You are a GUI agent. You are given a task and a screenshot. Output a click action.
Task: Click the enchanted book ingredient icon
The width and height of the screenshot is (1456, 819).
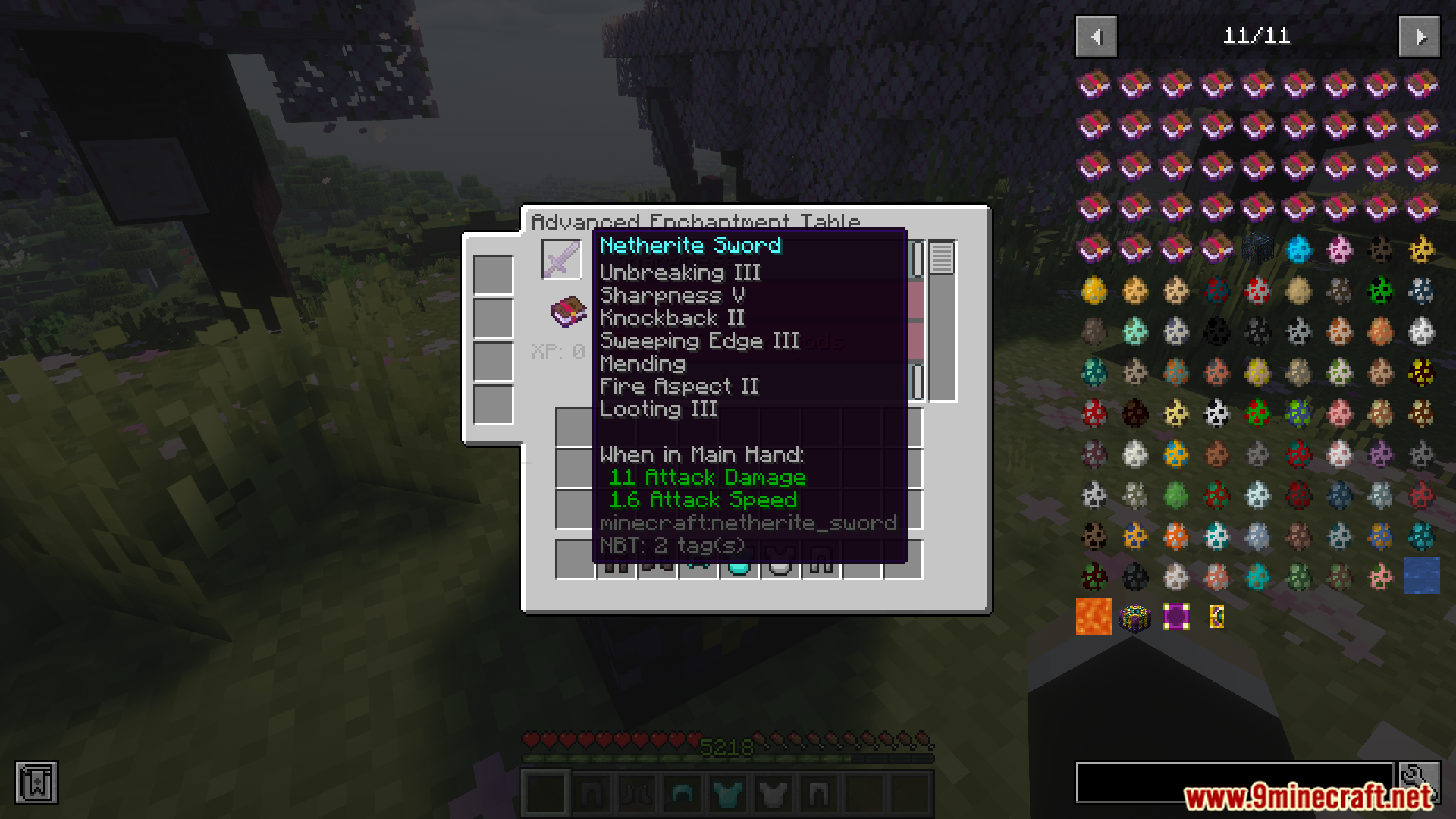tap(567, 311)
